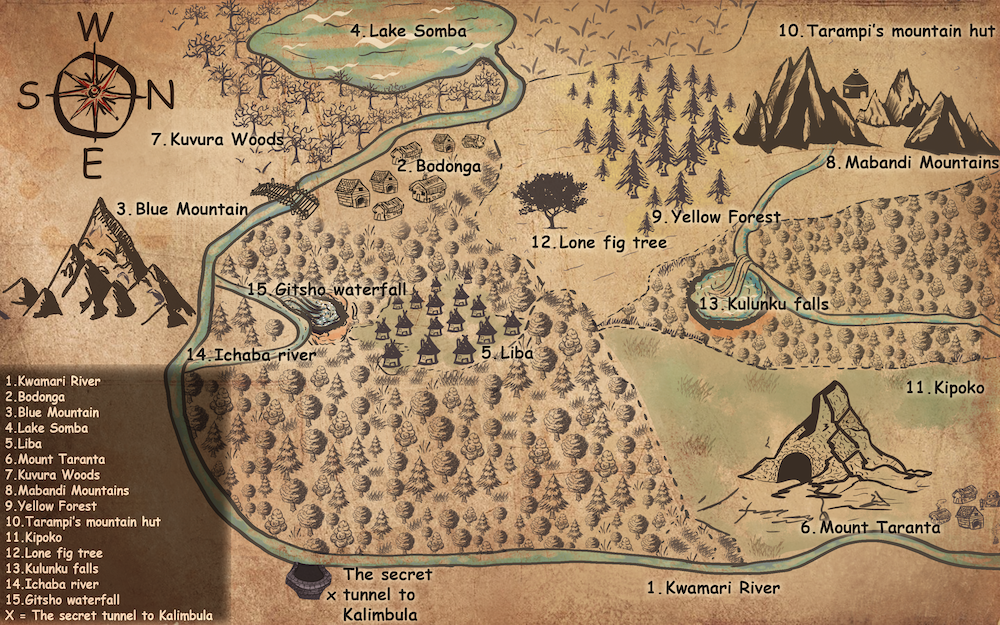
Task: Choose Tarampi's mountain hut legend entry
Action: click(x=82, y=522)
